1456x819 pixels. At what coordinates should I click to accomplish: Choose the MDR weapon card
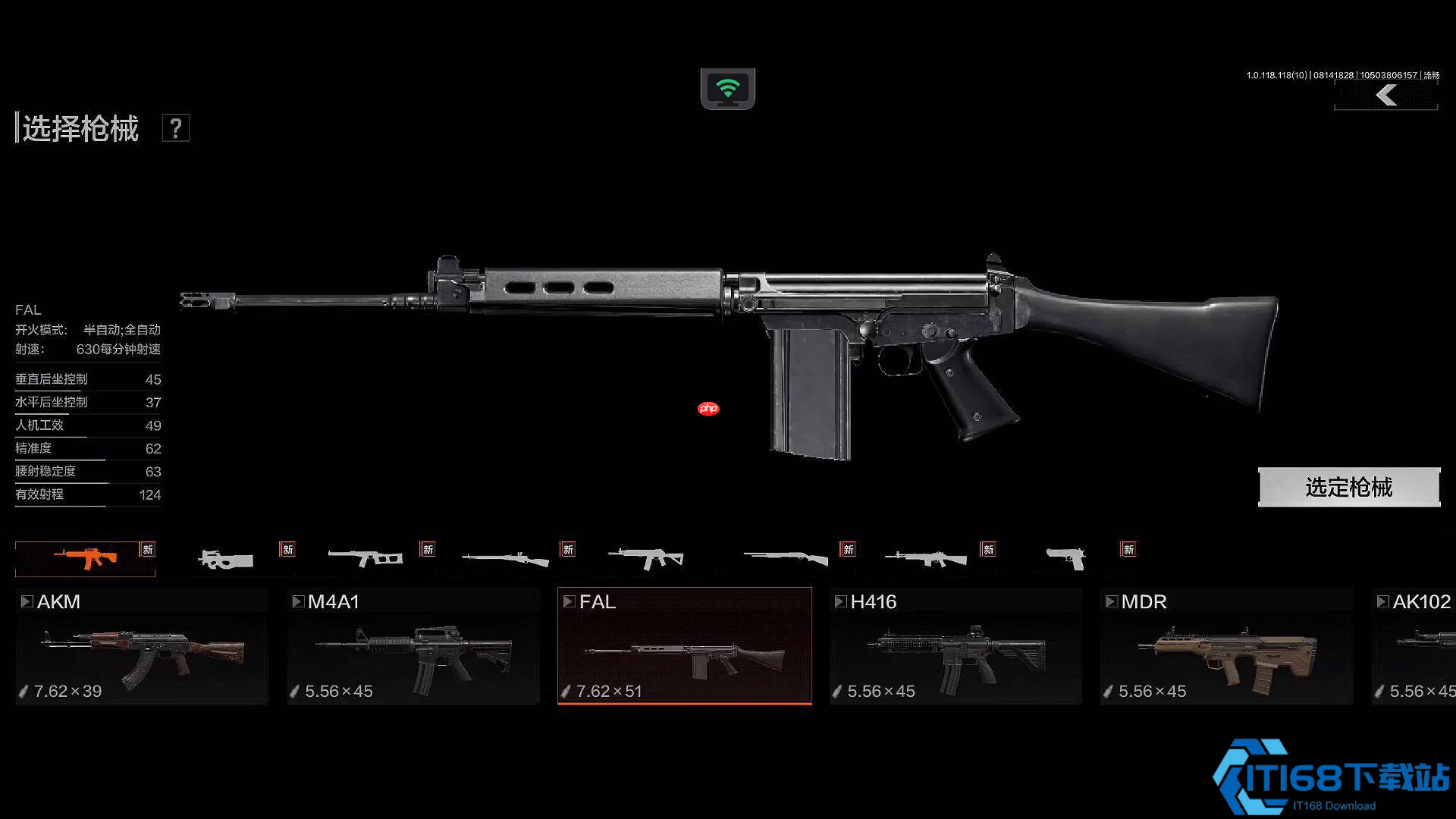pos(1226,646)
